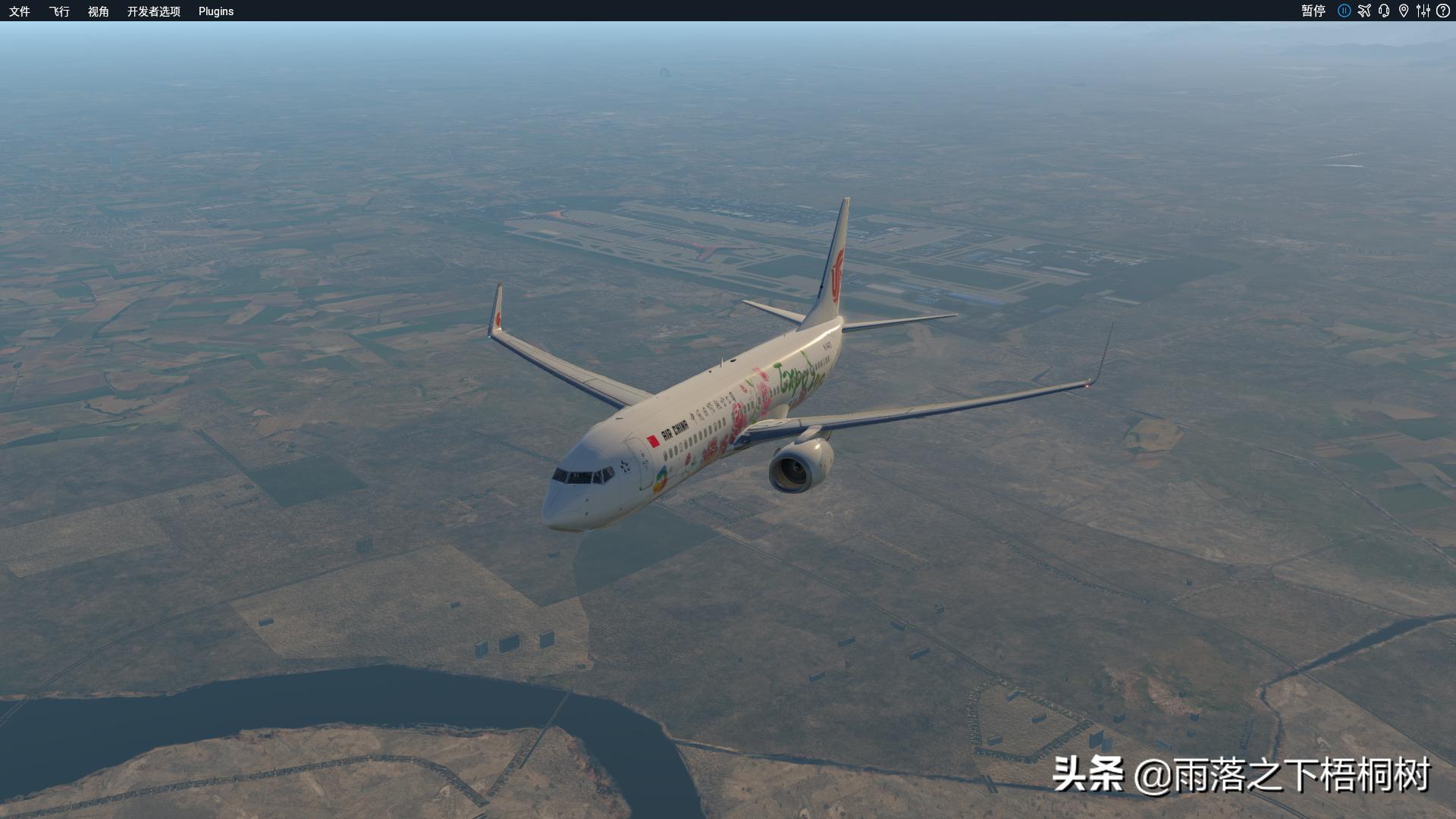Viewport: 1456px width, 819px height.
Task: Toggle the blue pause button
Action: (x=1345, y=11)
